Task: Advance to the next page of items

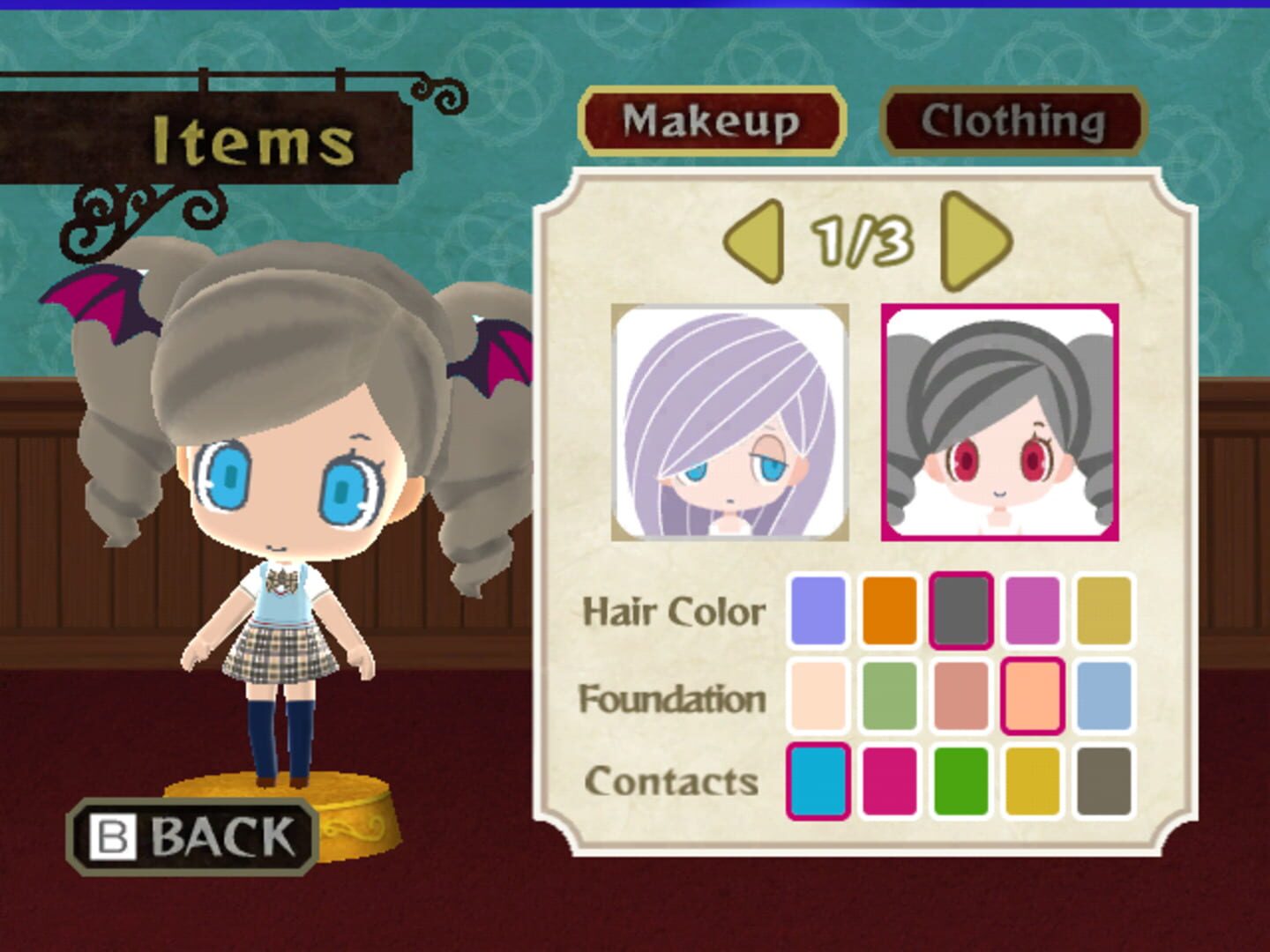Action: point(974,240)
